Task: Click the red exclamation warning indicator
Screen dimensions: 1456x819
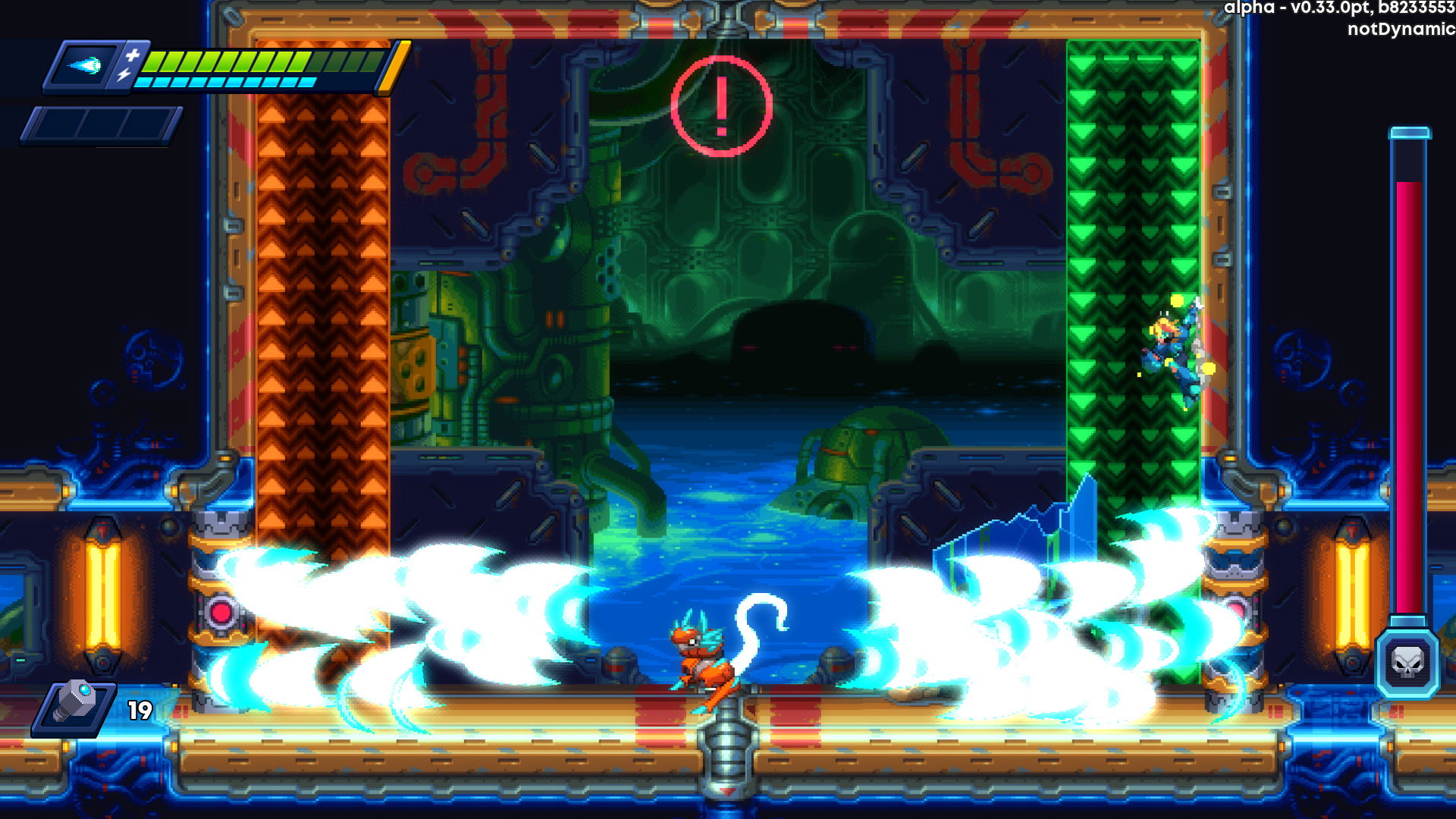Action: [x=721, y=106]
